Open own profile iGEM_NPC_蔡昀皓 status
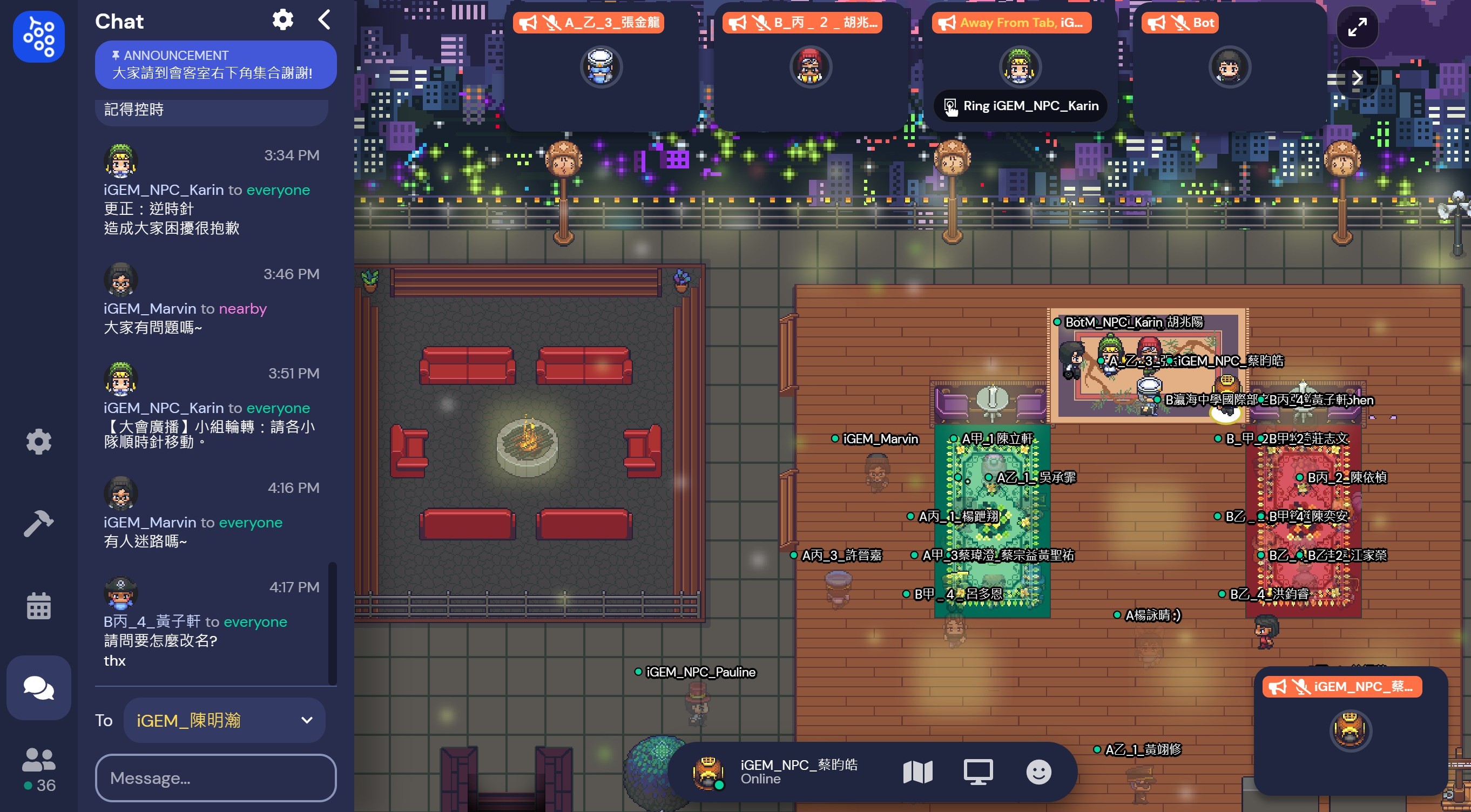The height and width of the screenshot is (812, 1471). point(777,772)
